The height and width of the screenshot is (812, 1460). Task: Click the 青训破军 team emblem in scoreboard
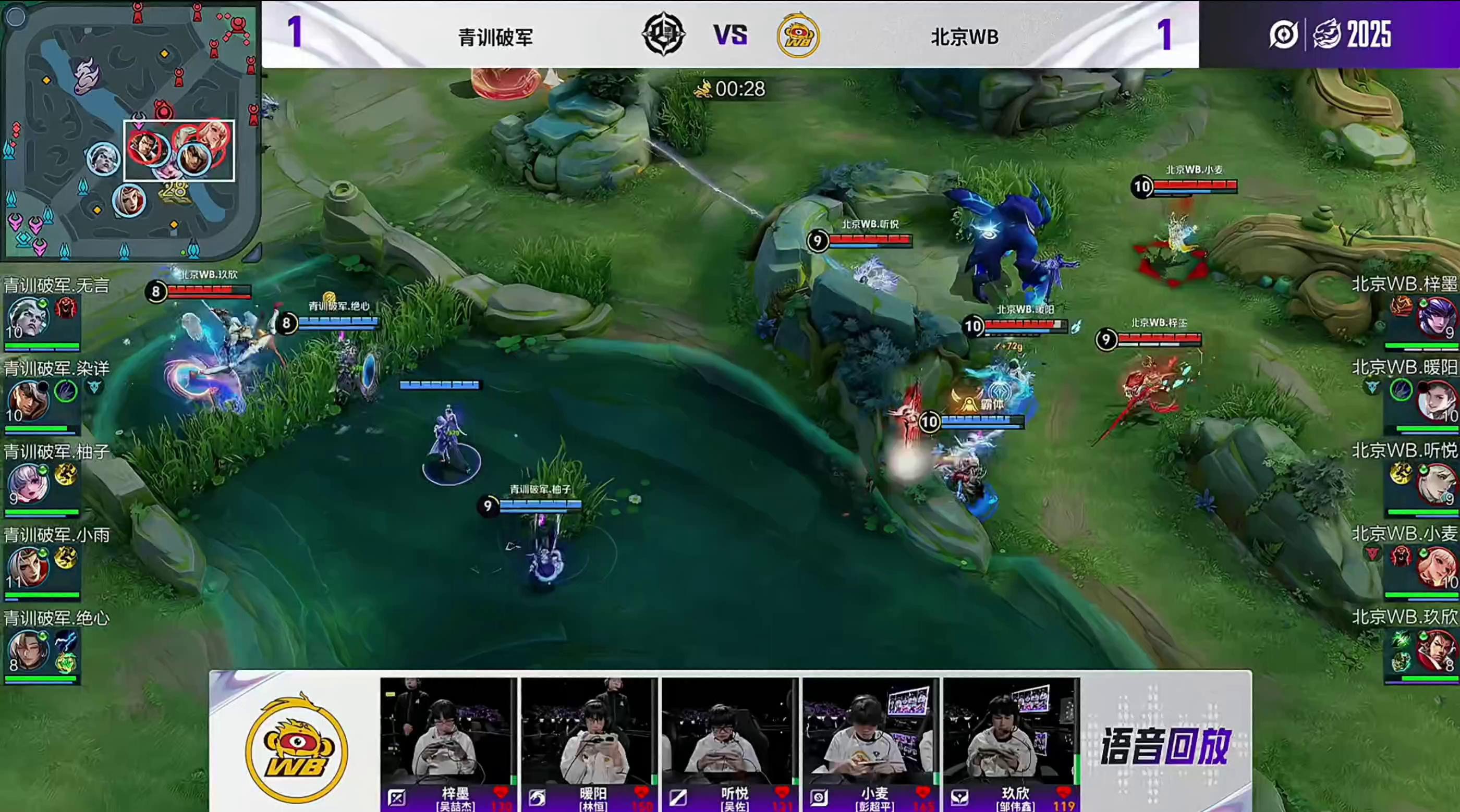tap(663, 35)
